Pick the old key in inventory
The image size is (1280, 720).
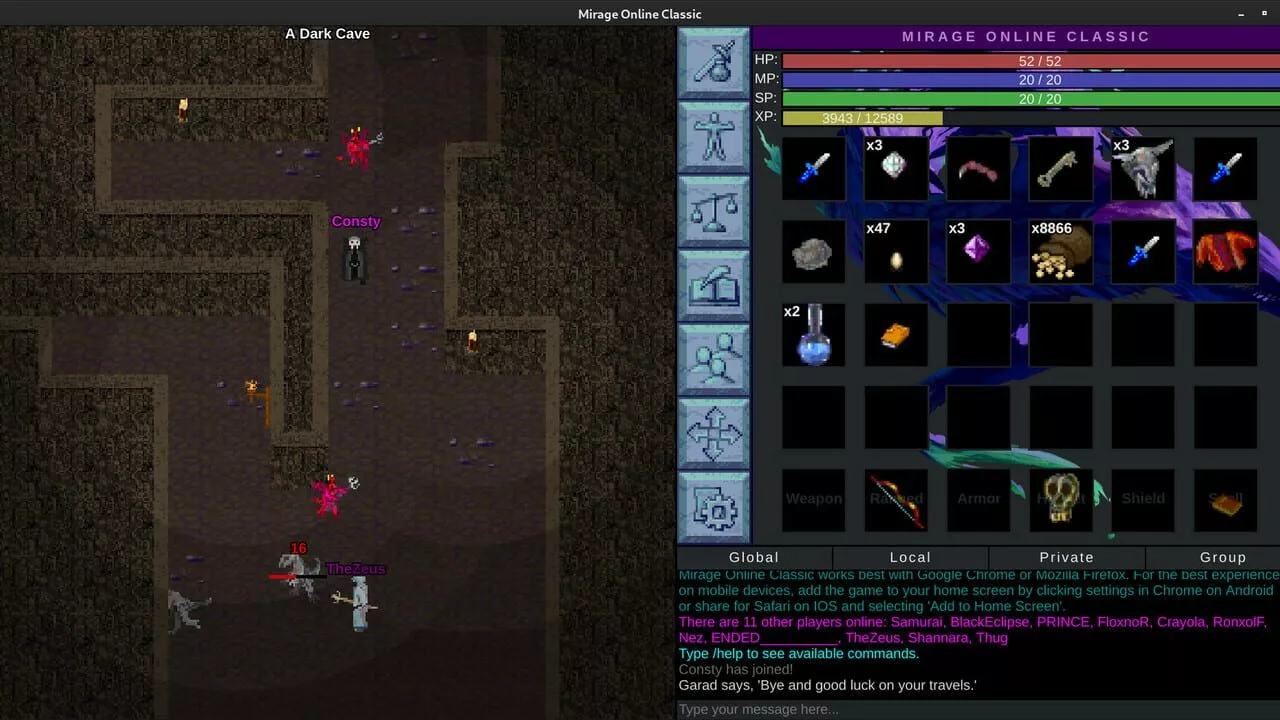click(x=1060, y=168)
